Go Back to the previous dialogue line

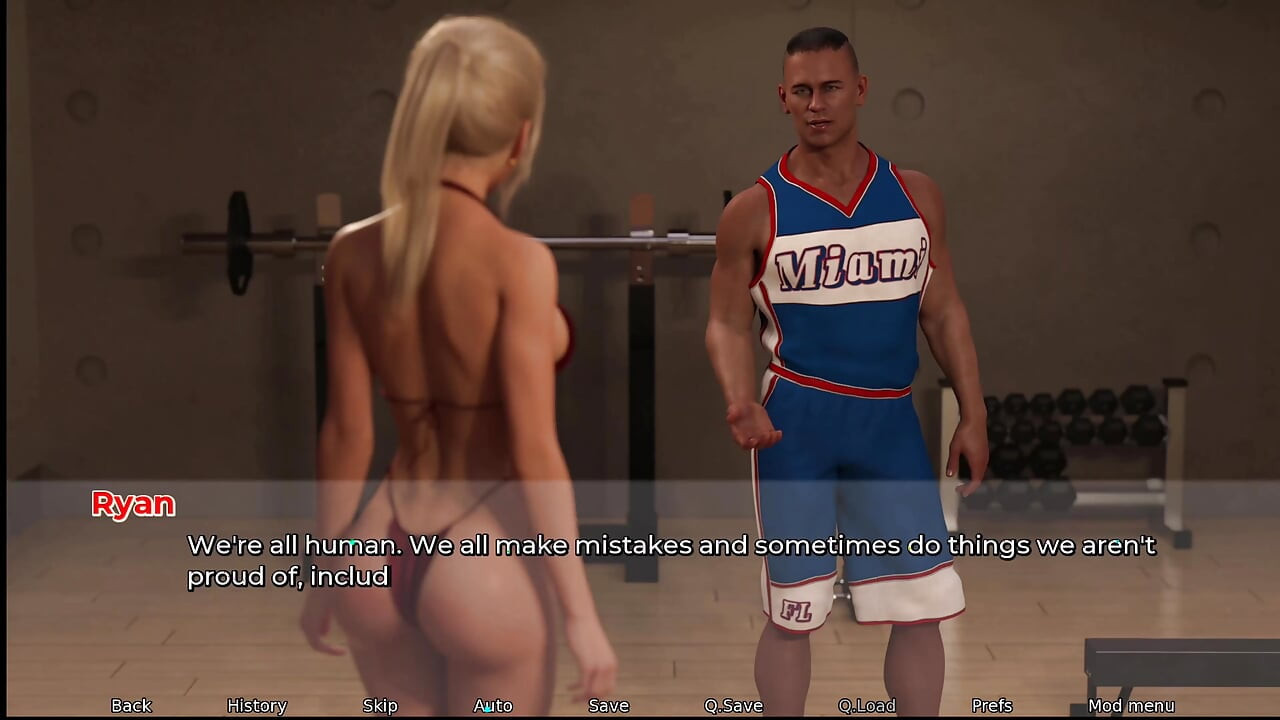coord(131,705)
